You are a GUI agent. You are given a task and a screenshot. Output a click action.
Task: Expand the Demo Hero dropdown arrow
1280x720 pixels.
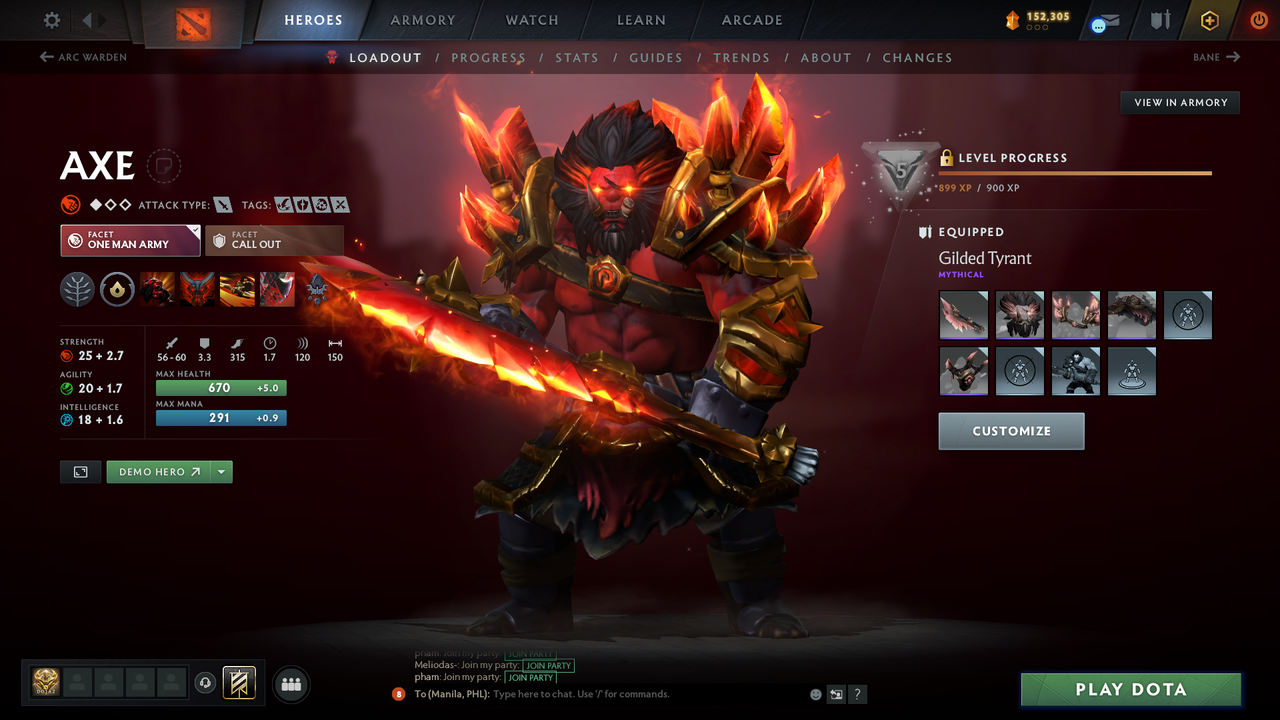click(221, 471)
